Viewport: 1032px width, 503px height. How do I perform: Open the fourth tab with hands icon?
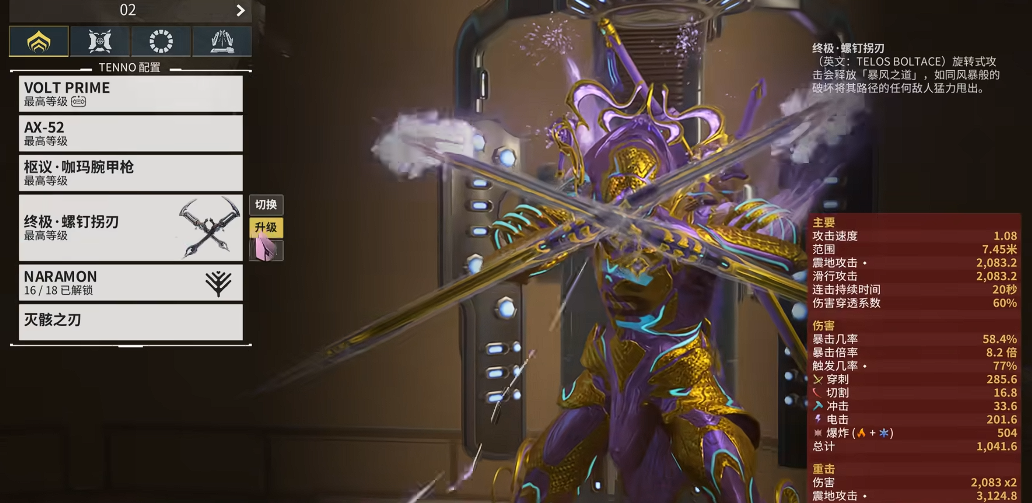pos(221,41)
